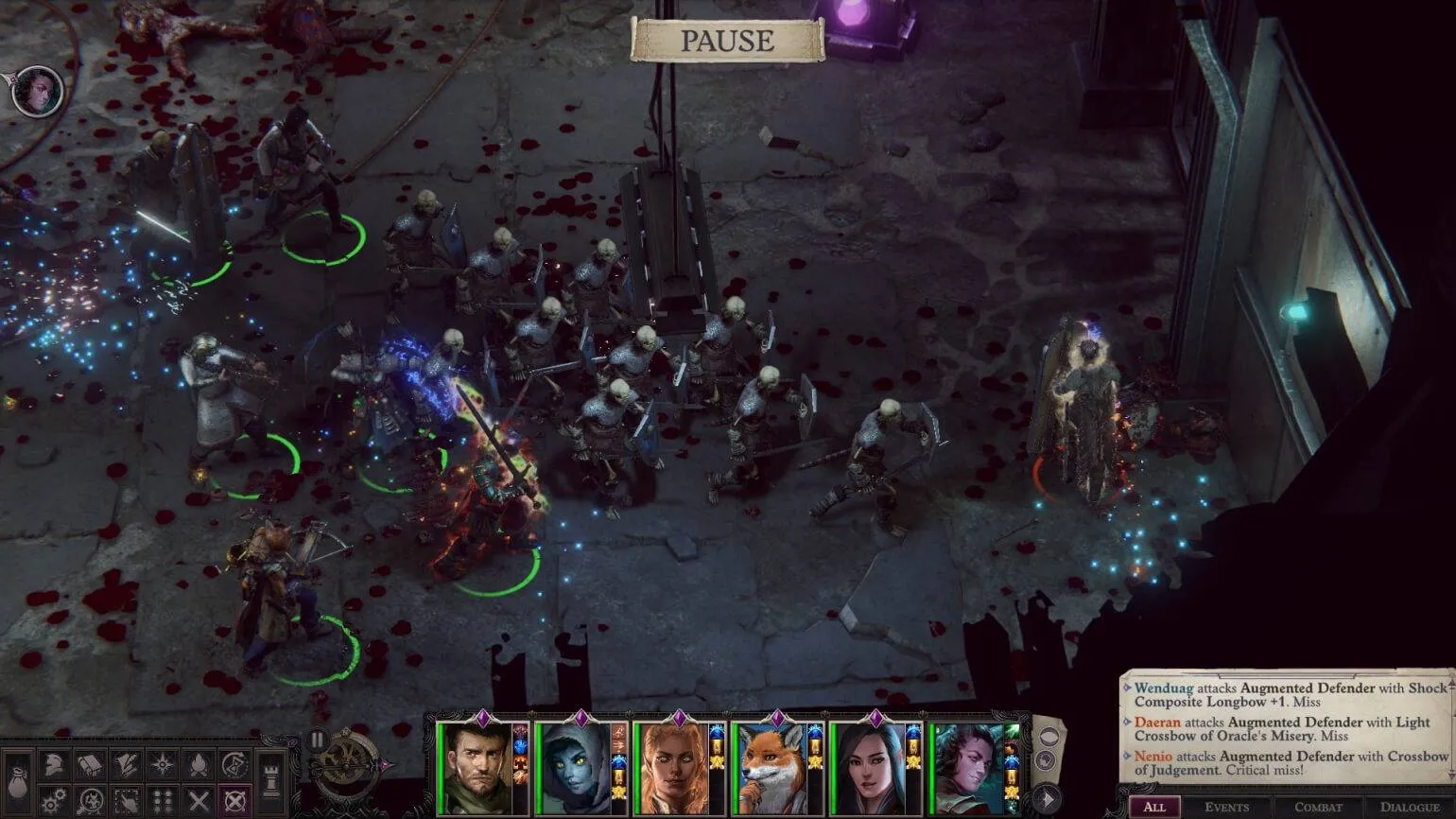Open the map compass star icon

point(162,765)
